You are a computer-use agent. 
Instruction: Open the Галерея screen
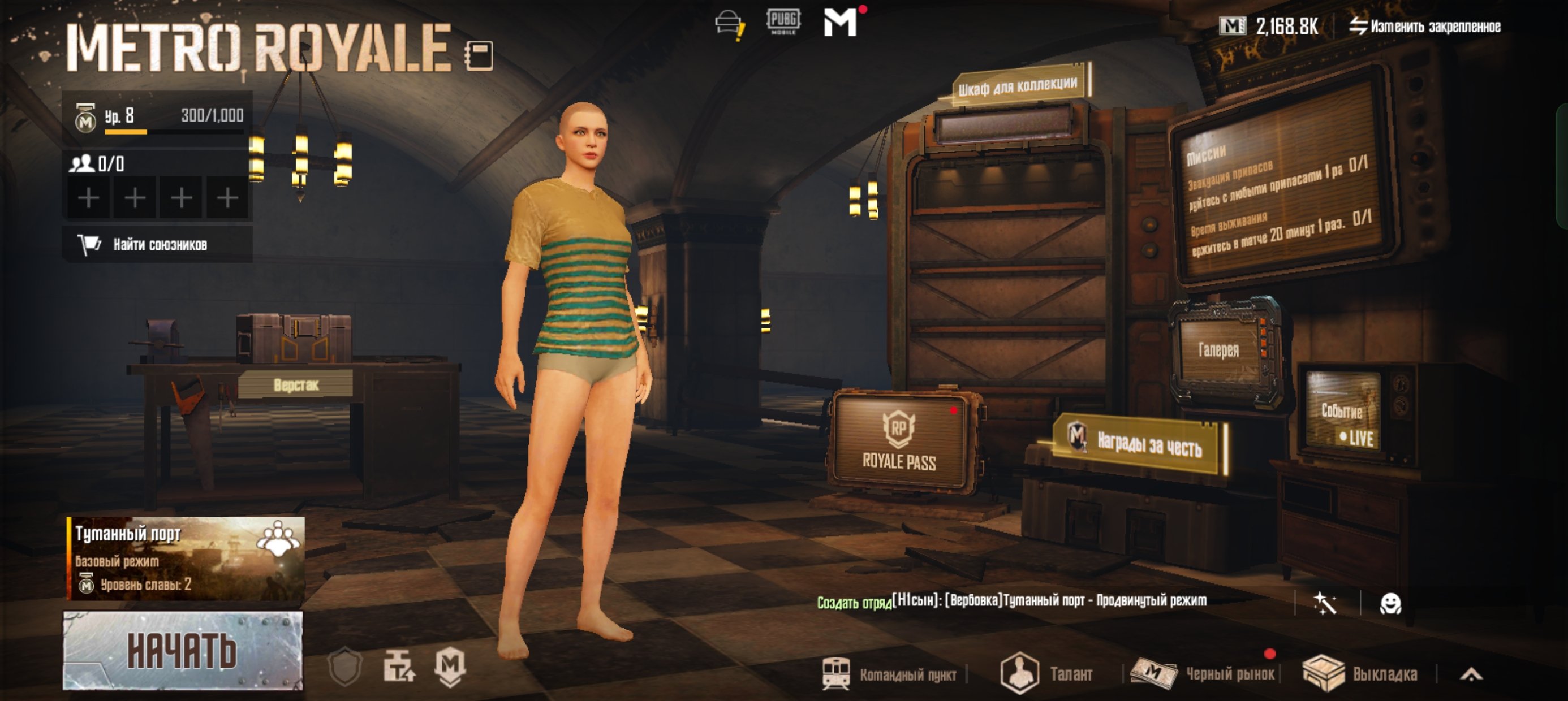tap(1218, 350)
